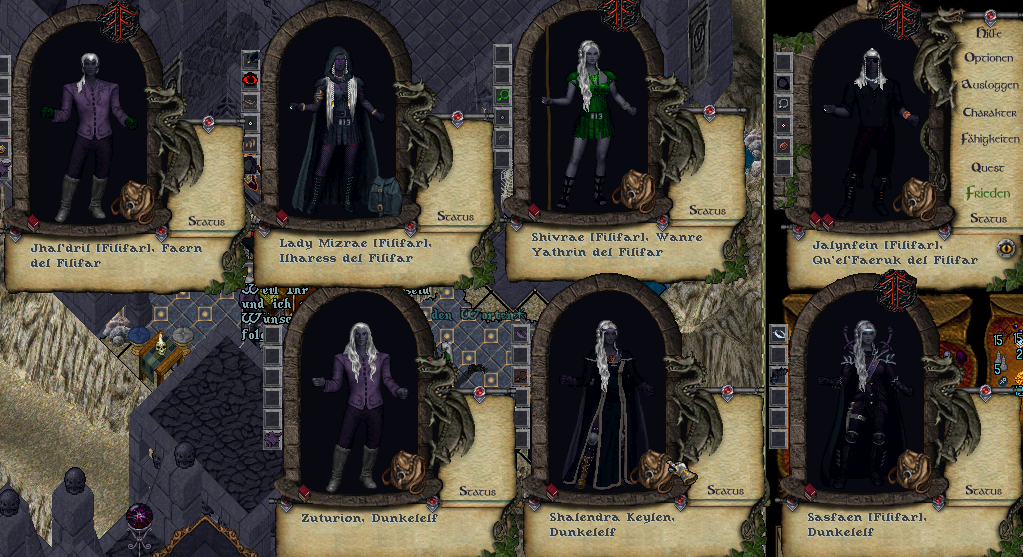Open Shivrae's Status window
Screen dimensions: 1023x557
coord(707,211)
